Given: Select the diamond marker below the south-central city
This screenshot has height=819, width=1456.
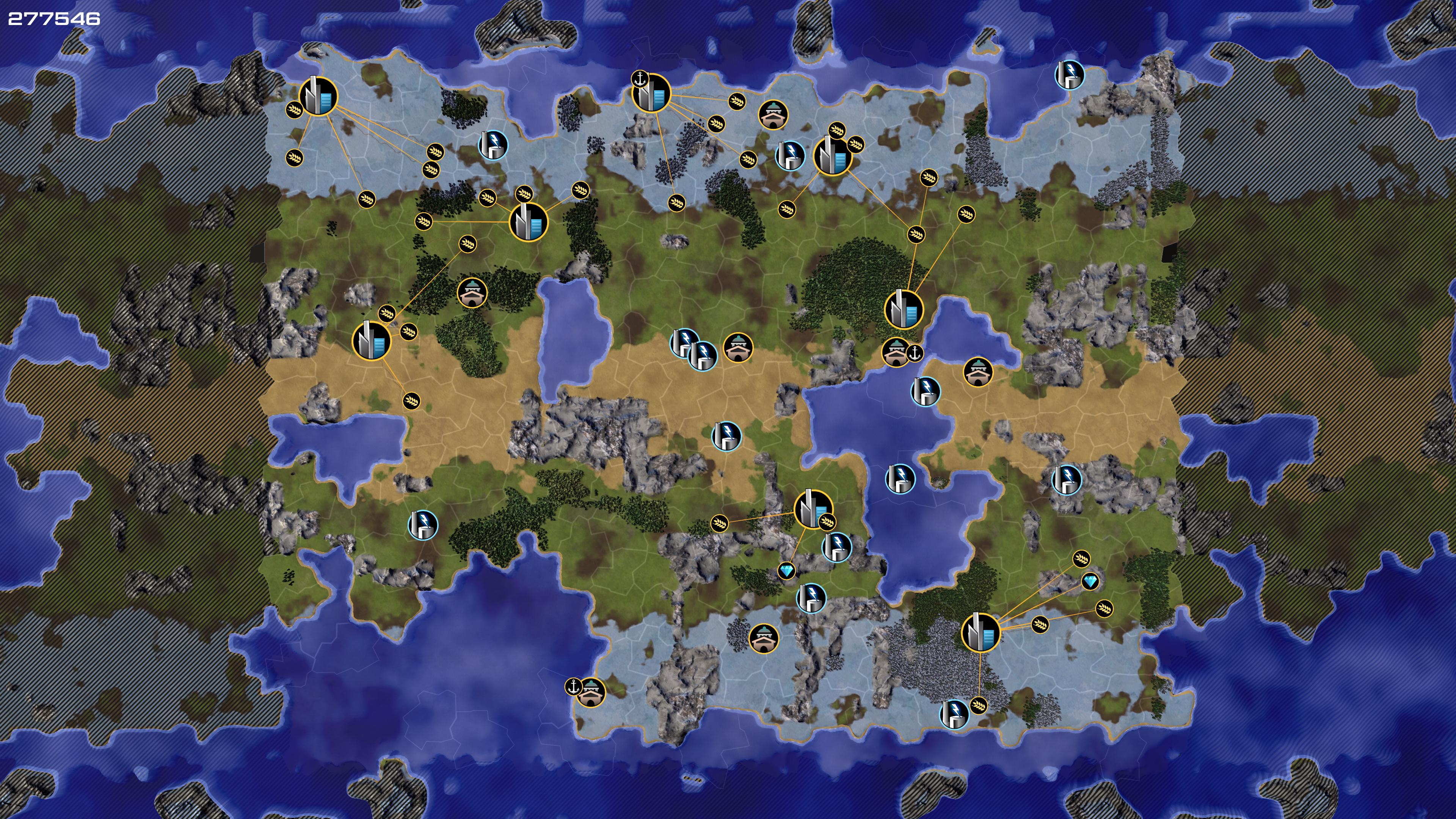Looking at the screenshot, I should coord(786,571).
